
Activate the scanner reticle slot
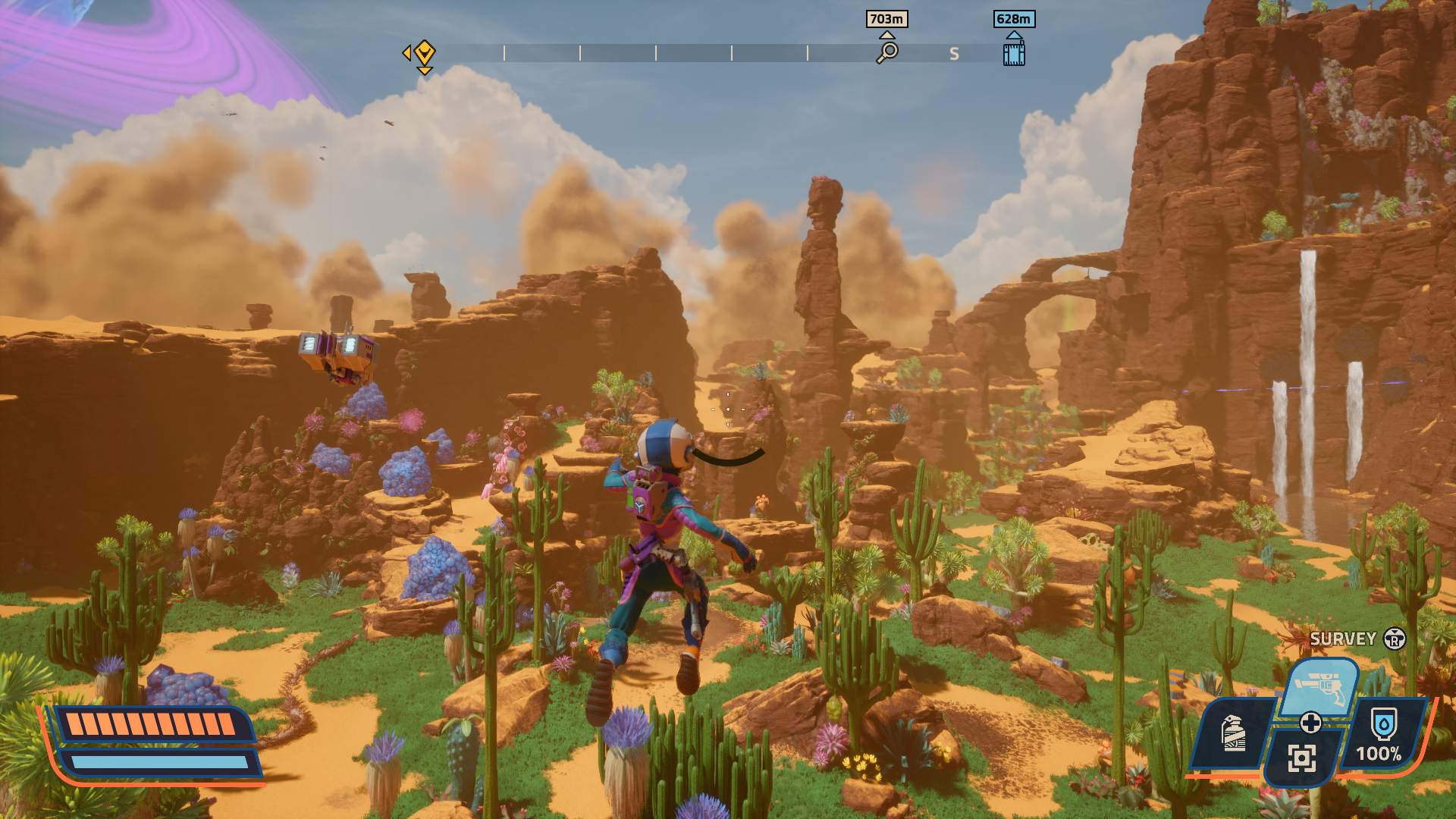pyautogui.click(x=1301, y=757)
